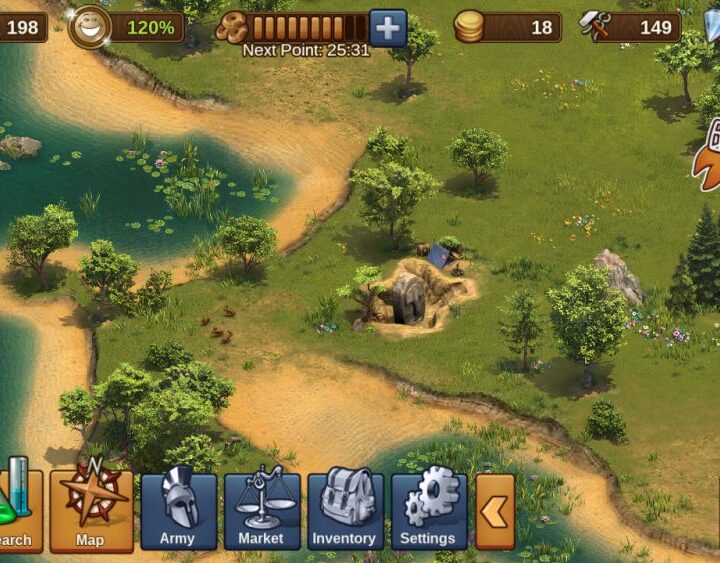Open the Research menu with the flask icon
720x563 pixels.
pyautogui.click(x=18, y=510)
